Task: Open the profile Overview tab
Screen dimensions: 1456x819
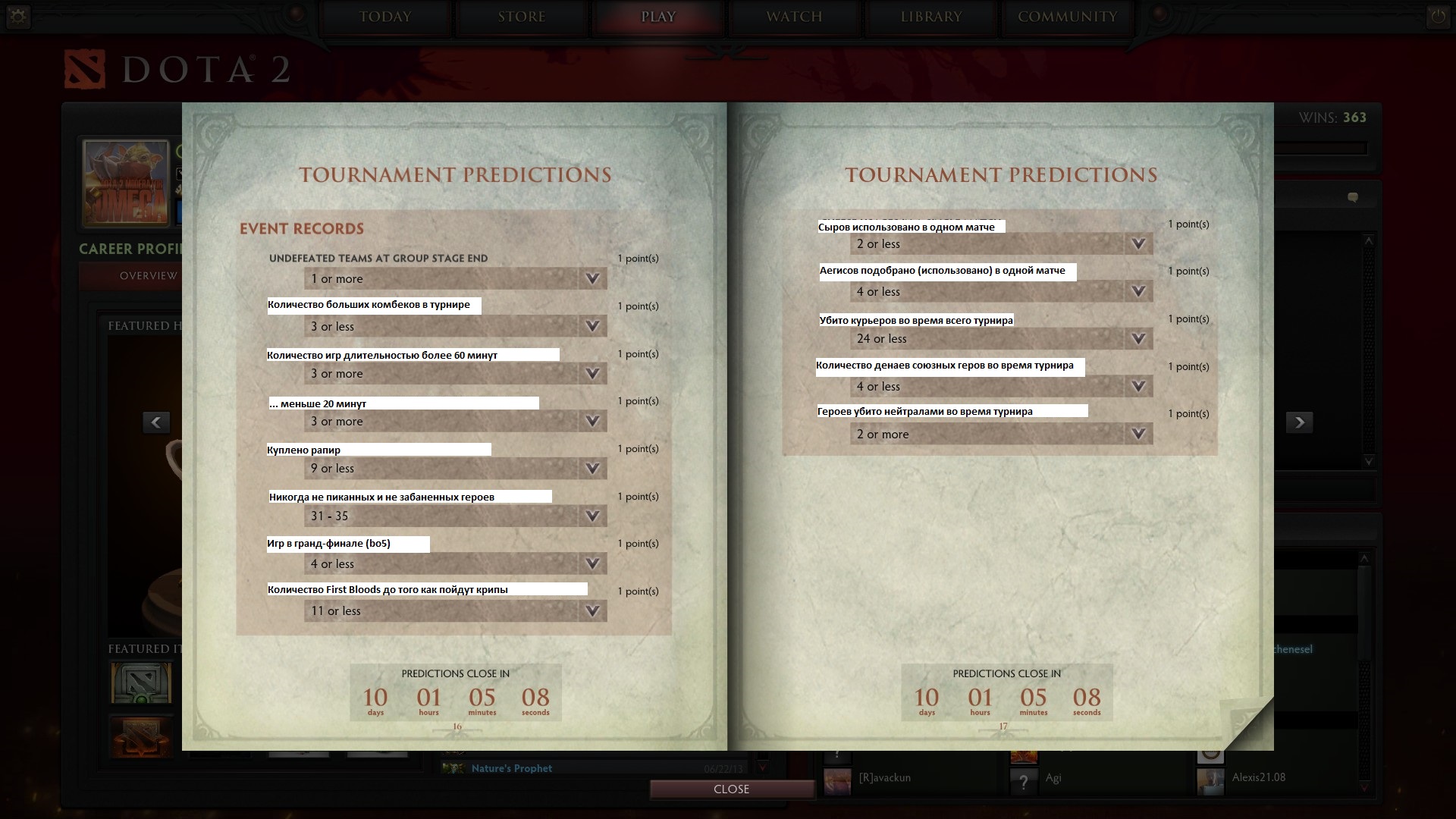Action: (x=149, y=276)
